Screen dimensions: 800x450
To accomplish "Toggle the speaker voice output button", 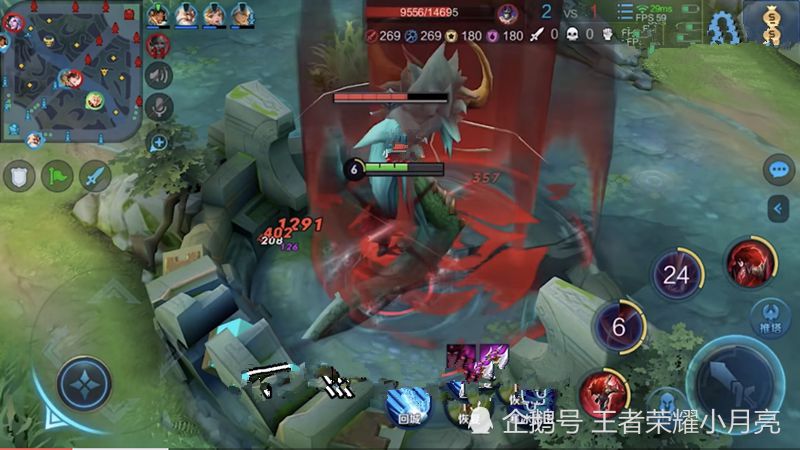I will [x=158, y=75].
